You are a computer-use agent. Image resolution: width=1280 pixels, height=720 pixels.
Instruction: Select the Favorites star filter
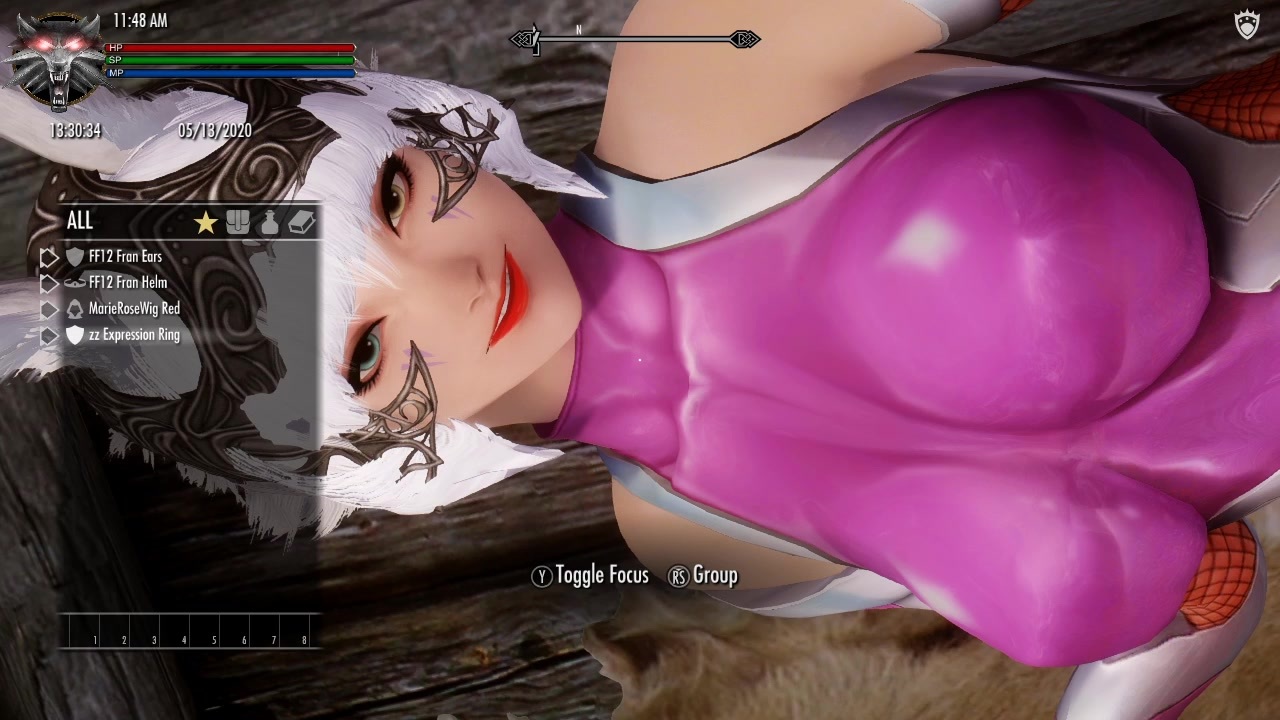pyautogui.click(x=205, y=222)
